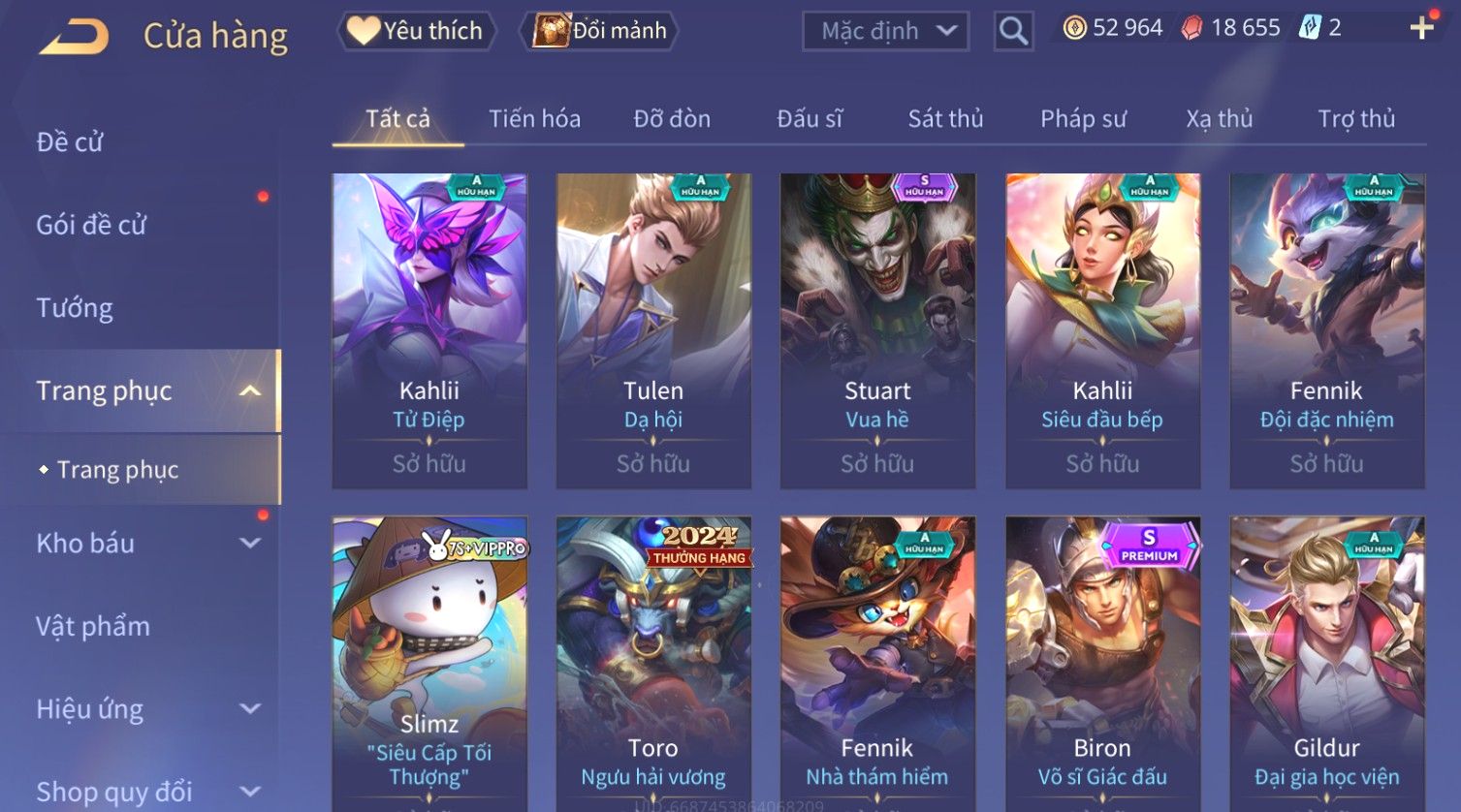Switch to the Tiến hóa tab
Image resolution: width=1461 pixels, height=812 pixels.
(x=534, y=119)
